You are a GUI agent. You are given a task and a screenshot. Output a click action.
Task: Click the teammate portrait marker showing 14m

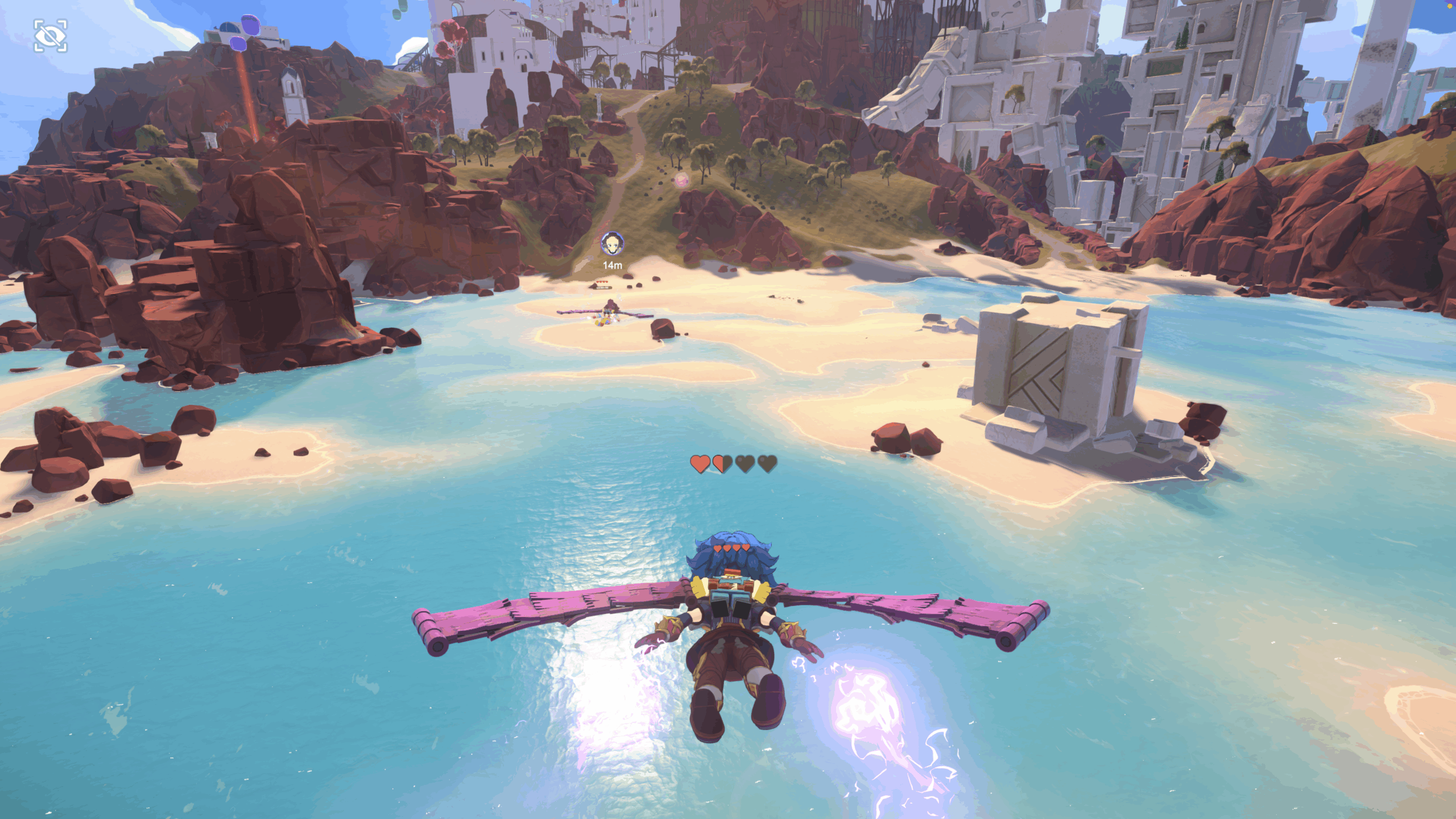coord(612,244)
